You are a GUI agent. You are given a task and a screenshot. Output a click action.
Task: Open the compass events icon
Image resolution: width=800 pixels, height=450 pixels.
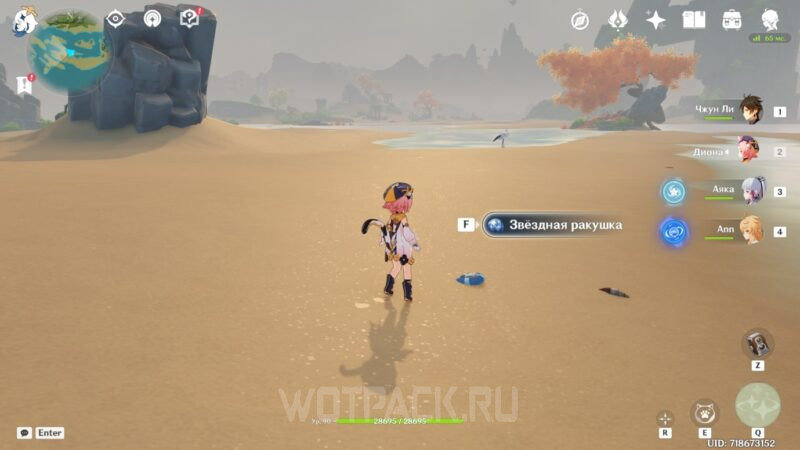coord(580,20)
